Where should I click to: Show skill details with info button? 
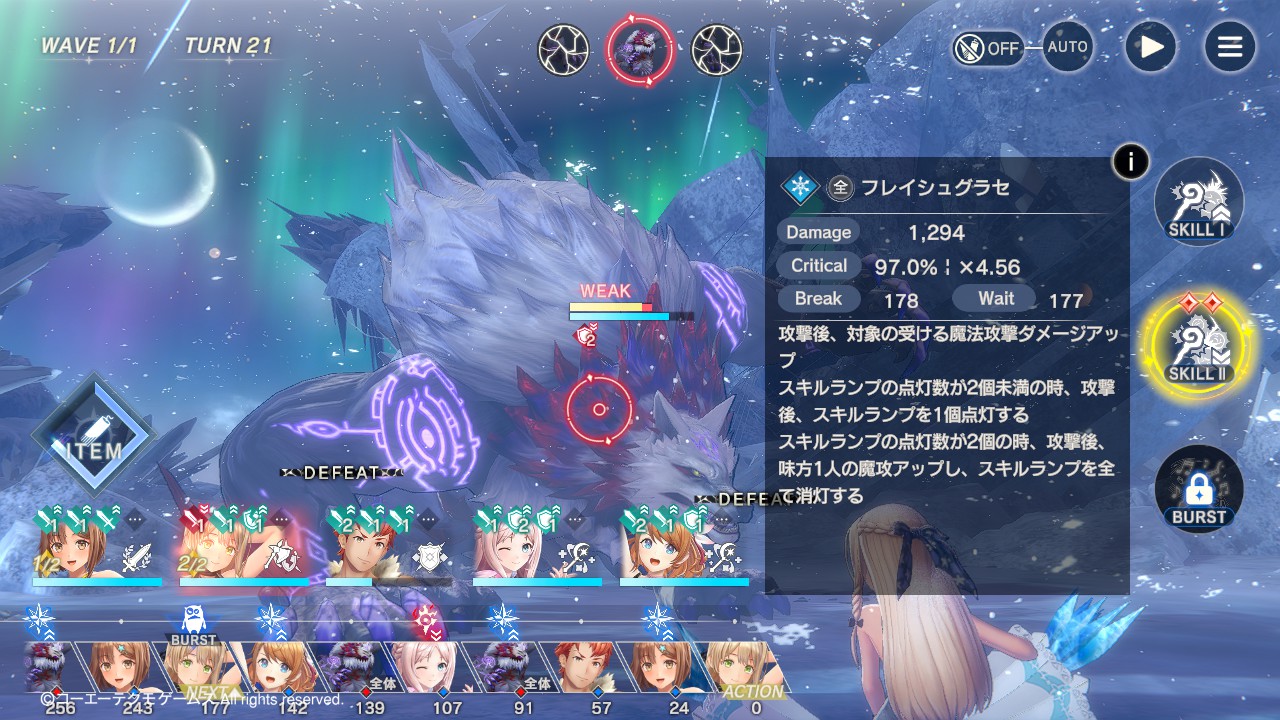point(1131,161)
